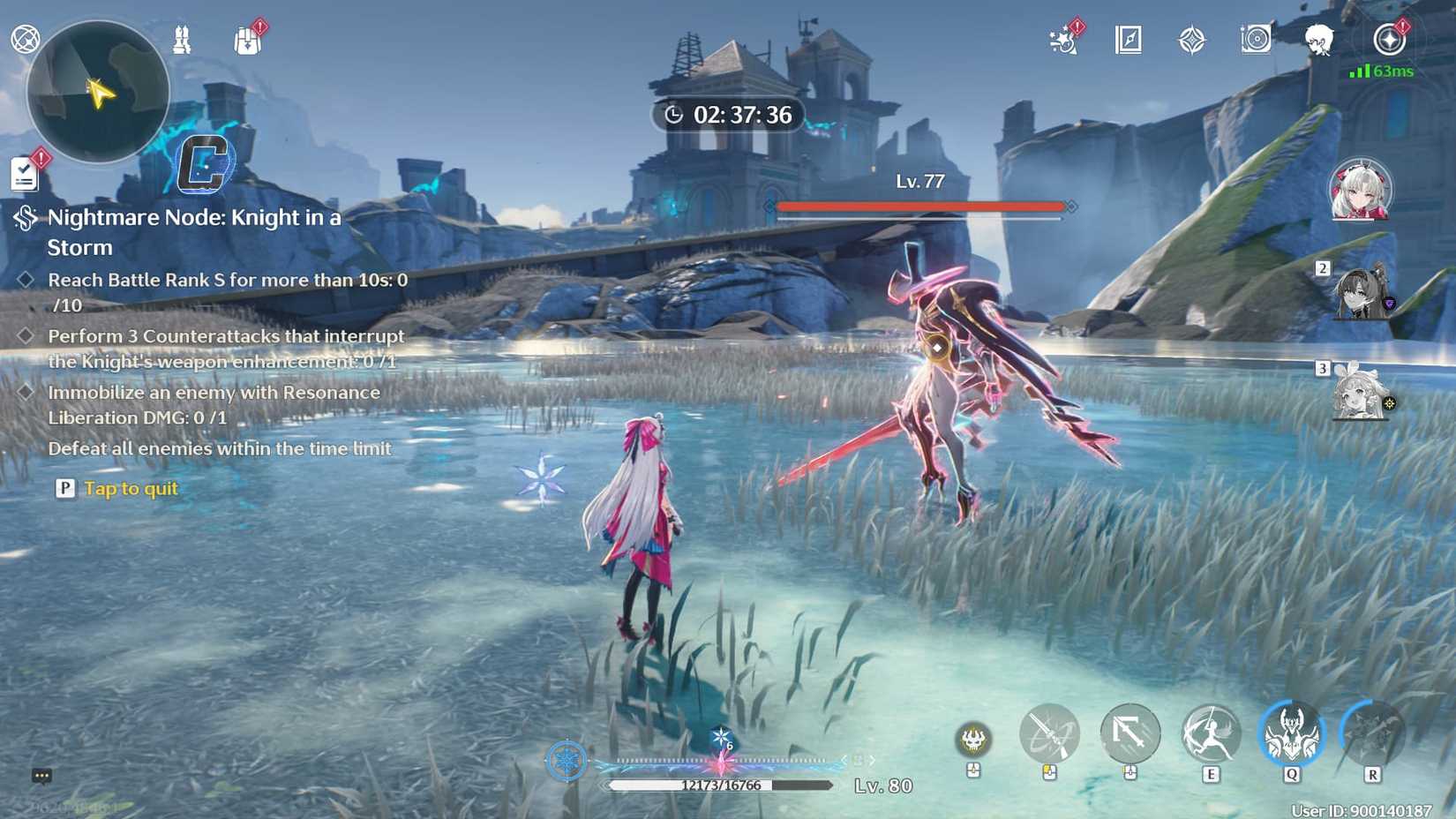The width and height of the screenshot is (1456, 819).
Task: Toggle the quest tracker checklist icon
Action: click(24, 174)
